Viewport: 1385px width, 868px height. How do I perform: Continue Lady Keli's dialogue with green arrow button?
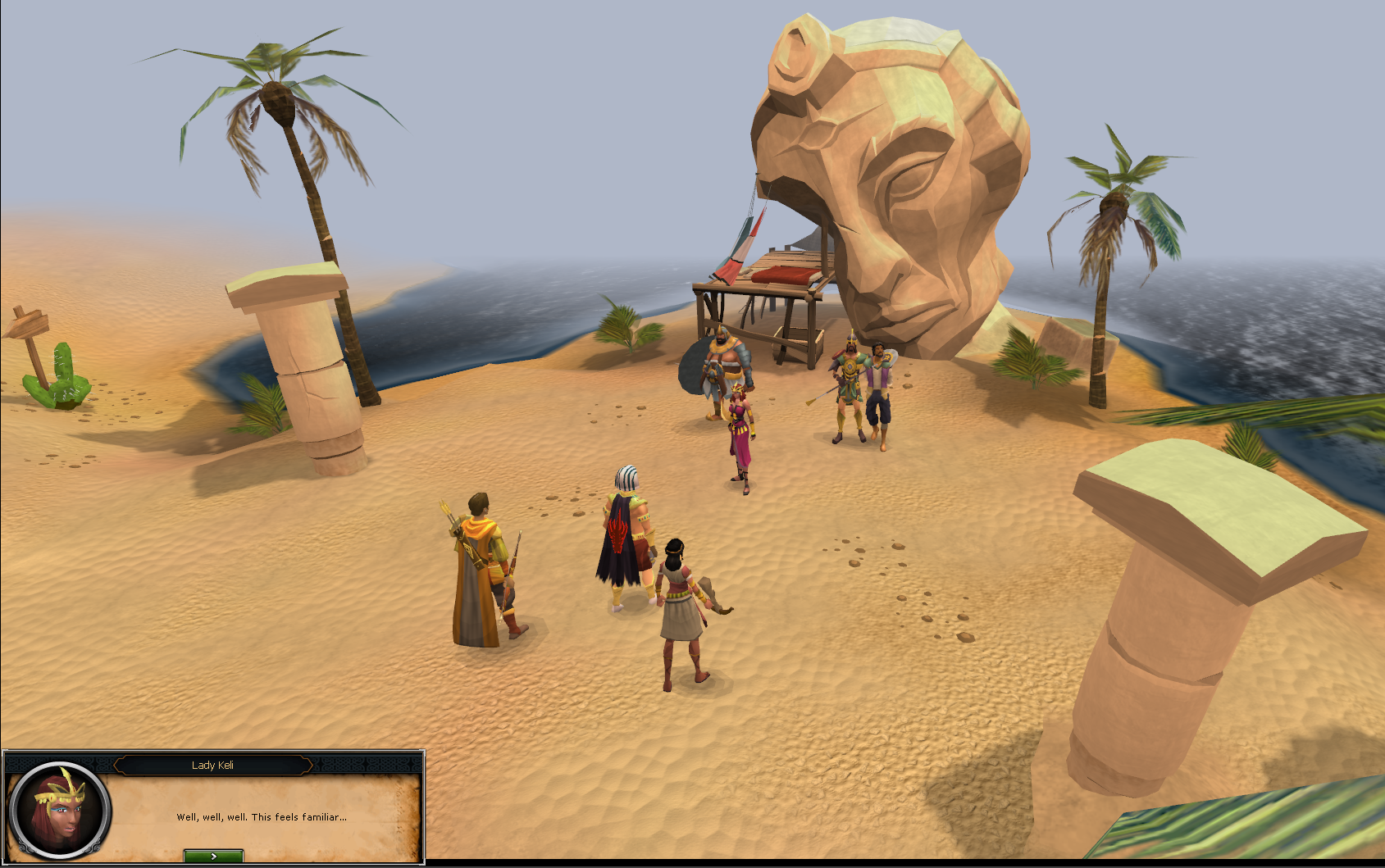click(213, 856)
